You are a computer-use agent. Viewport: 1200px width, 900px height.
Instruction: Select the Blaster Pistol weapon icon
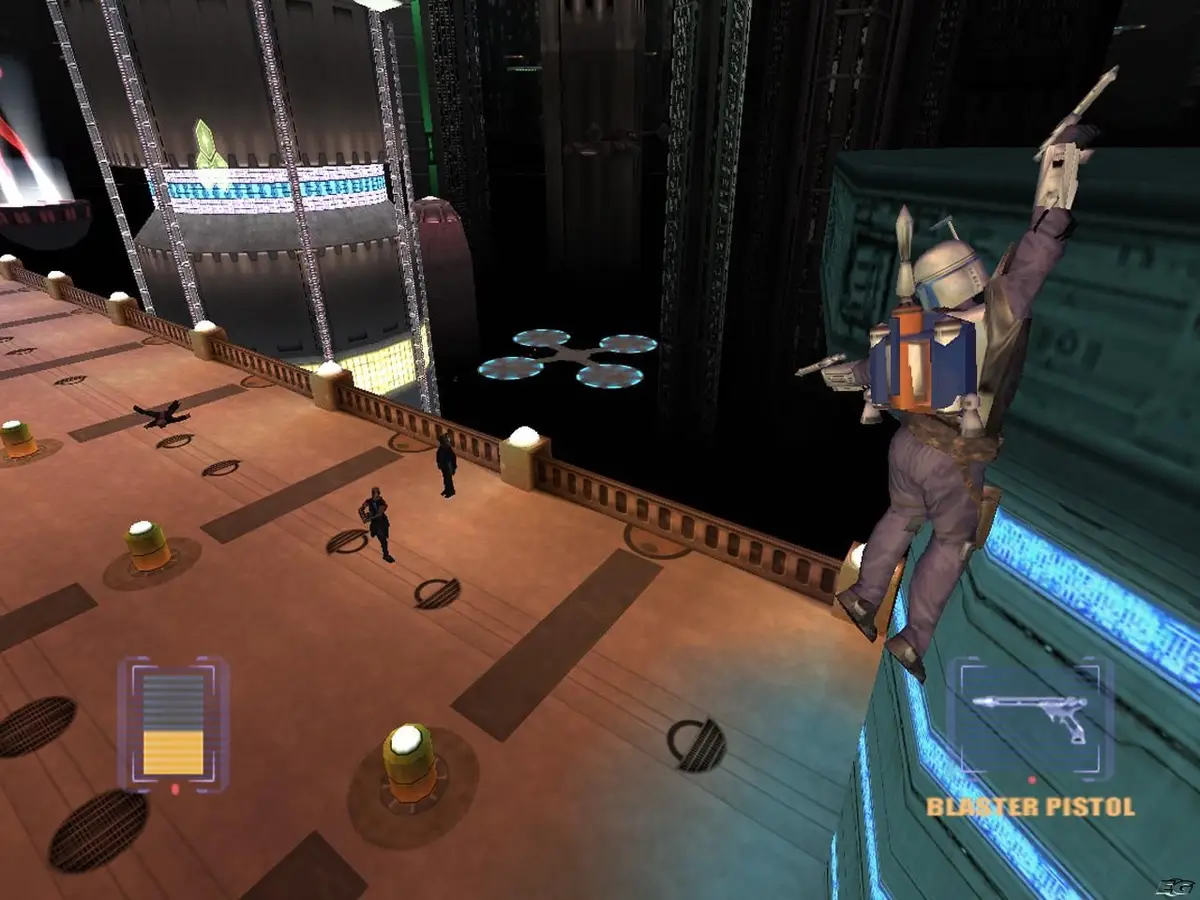[x=1030, y=717]
